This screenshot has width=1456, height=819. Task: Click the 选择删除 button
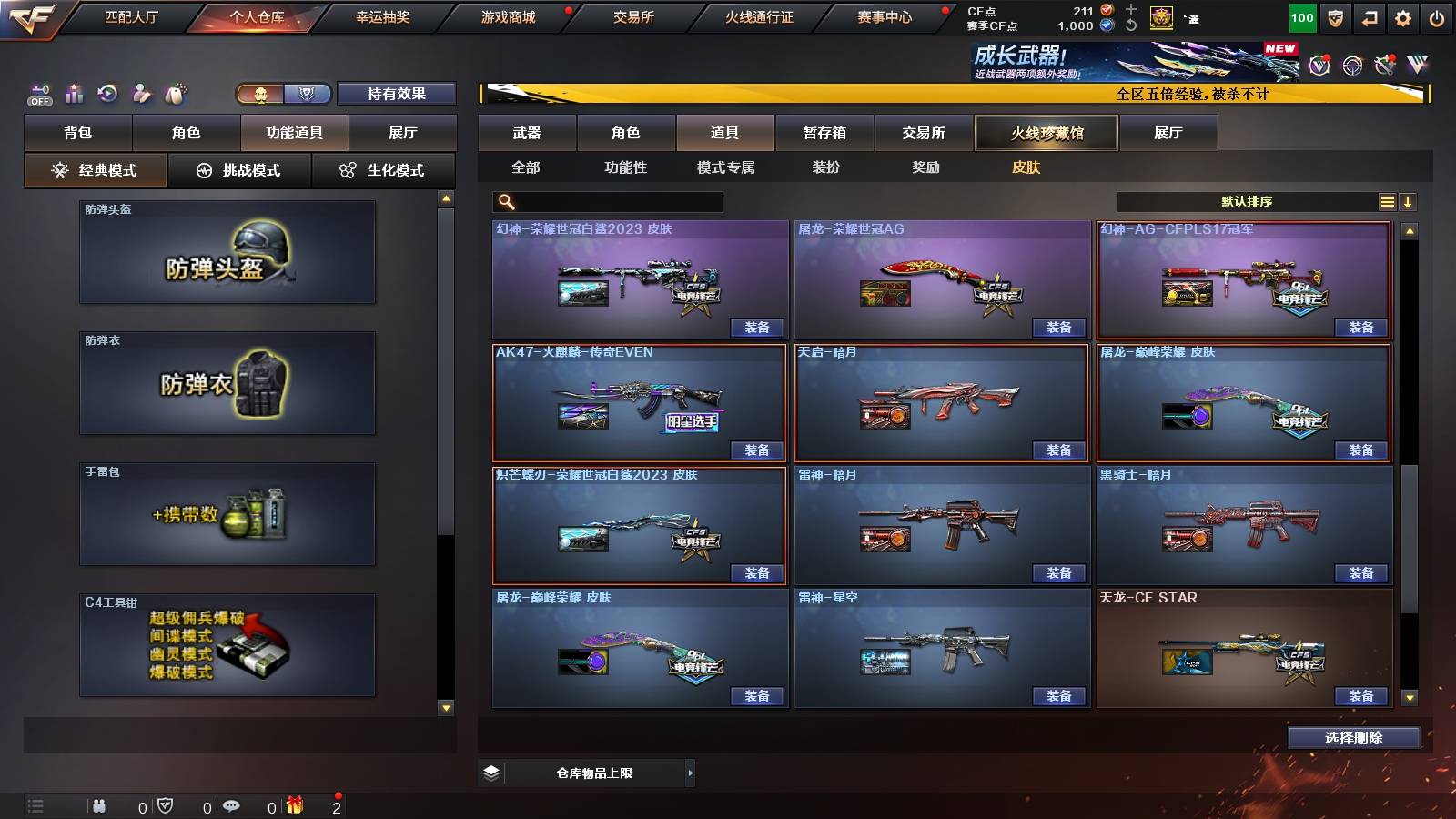coord(1353,738)
